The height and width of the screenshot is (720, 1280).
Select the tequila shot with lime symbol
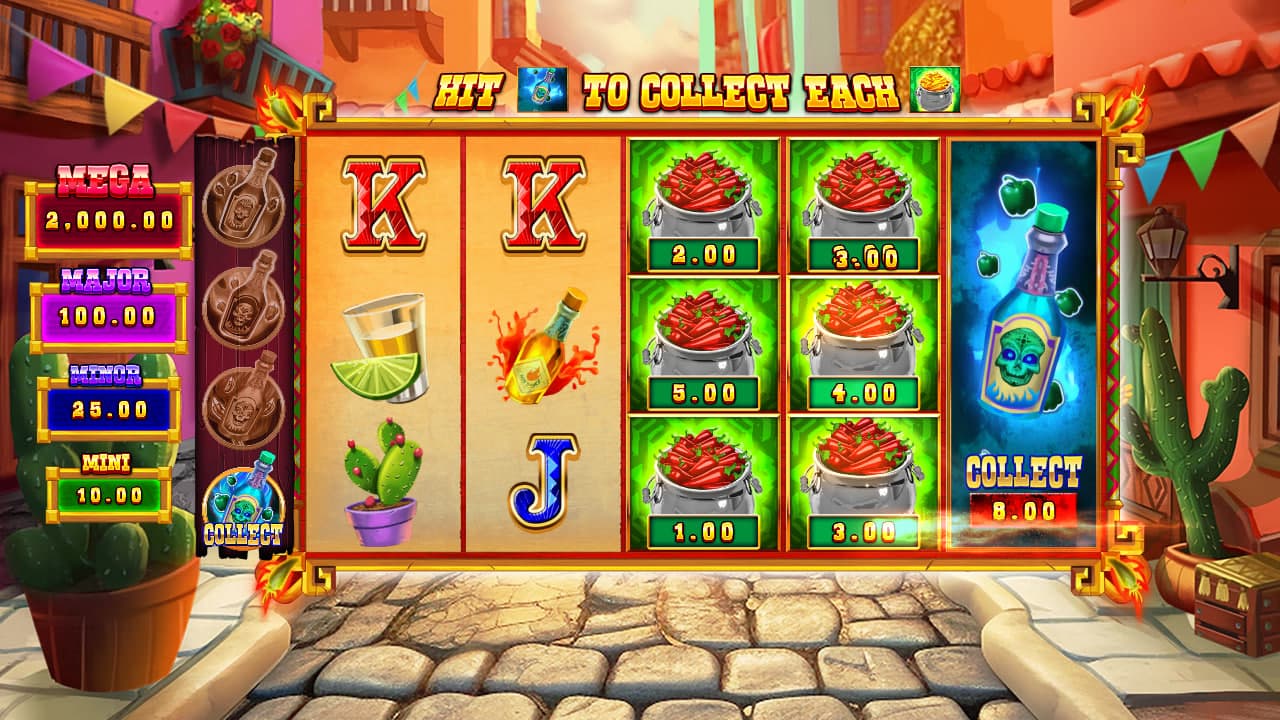[381, 346]
